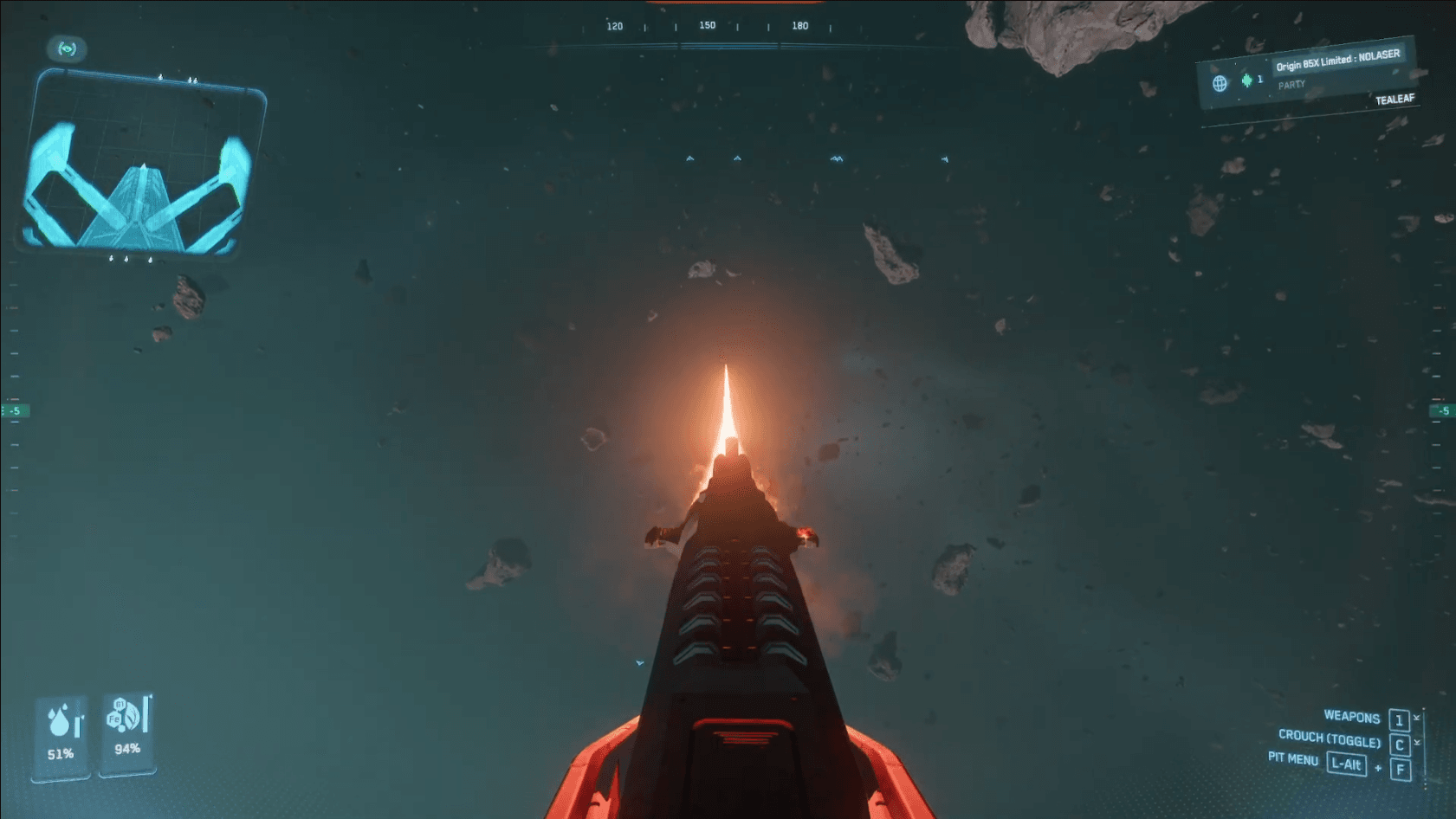Click the green party member counter icon
Image resolution: width=1456 pixels, height=819 pixels.
click(1246, 81)
